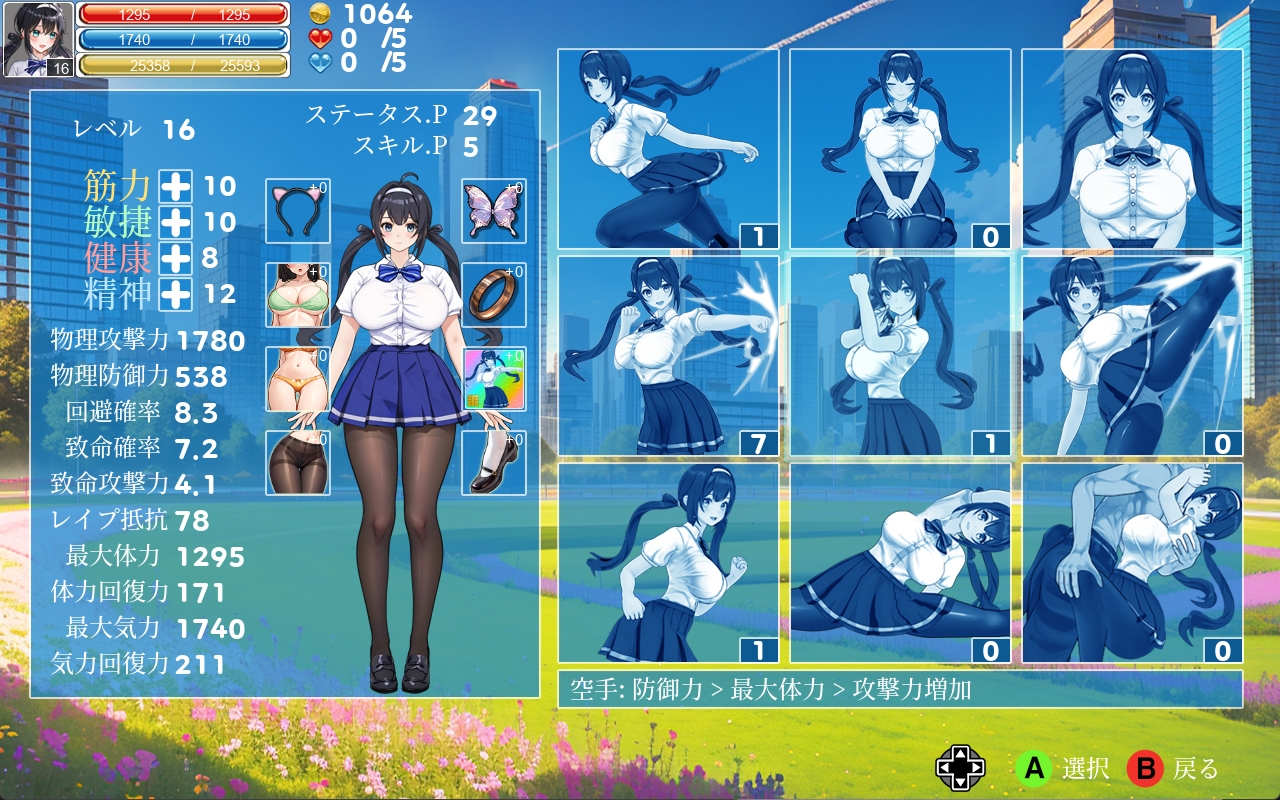Choose the raised-fist guard stance skill tile

[x=900, y=356]
